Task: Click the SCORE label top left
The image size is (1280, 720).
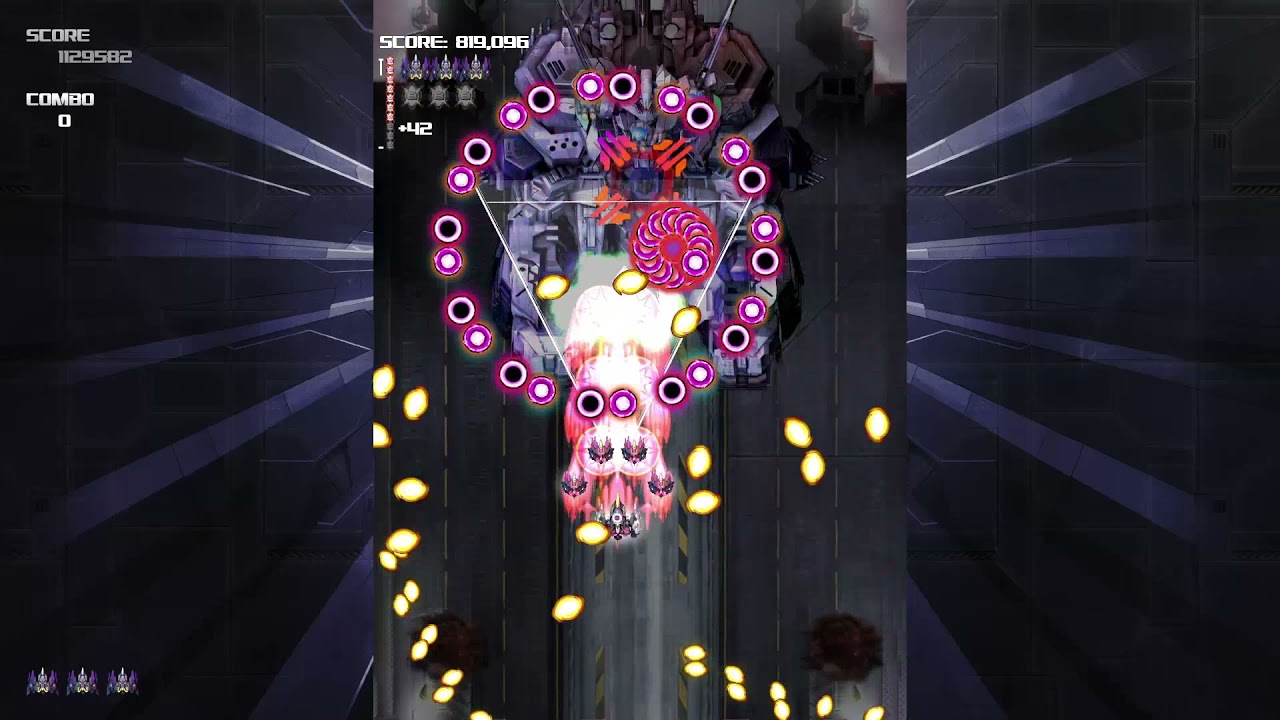Action: [x=60, y=35]
